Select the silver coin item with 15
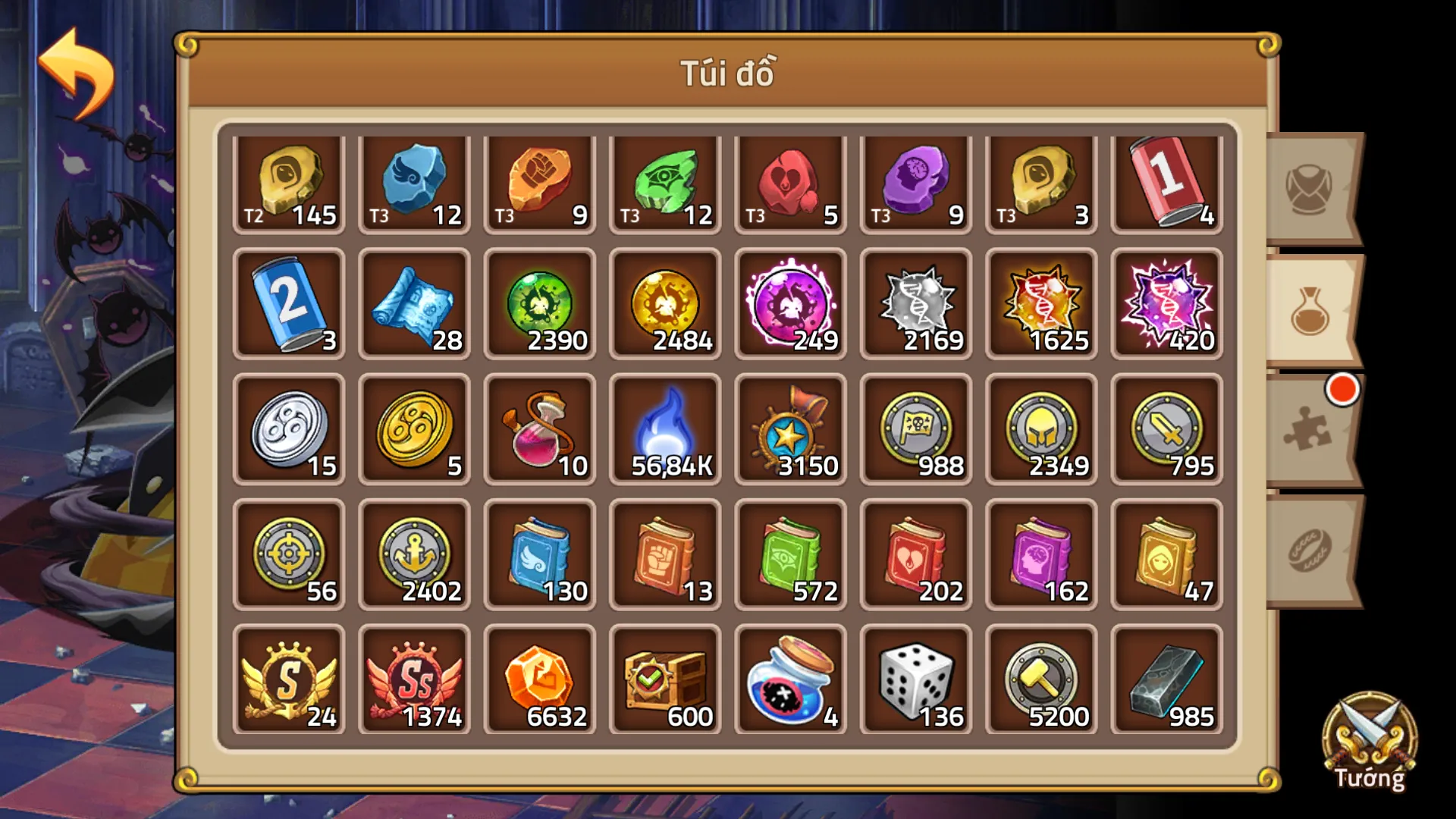Screen dimensions: 1456x819 point(289,429)
